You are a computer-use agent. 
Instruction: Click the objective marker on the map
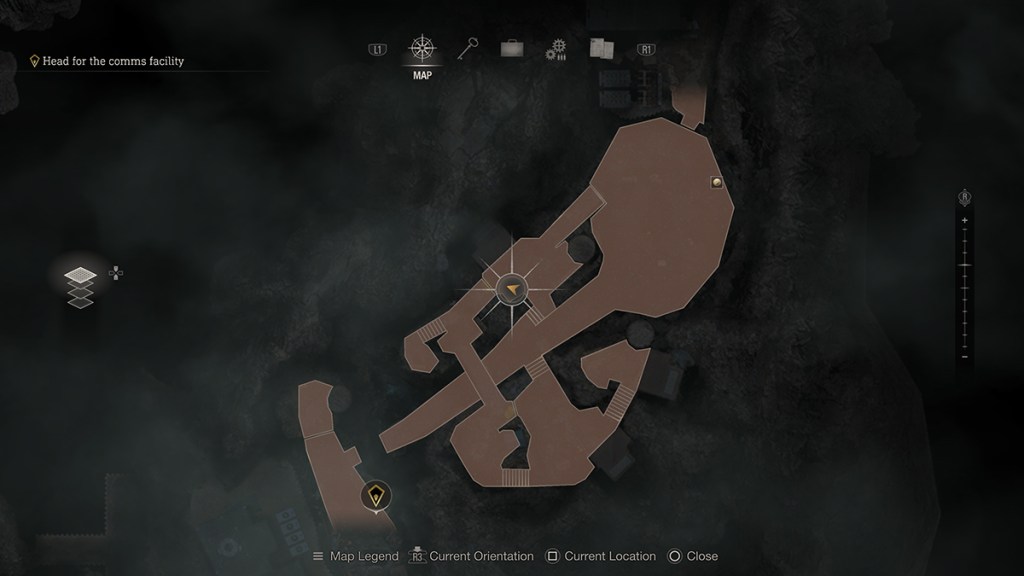375,495
